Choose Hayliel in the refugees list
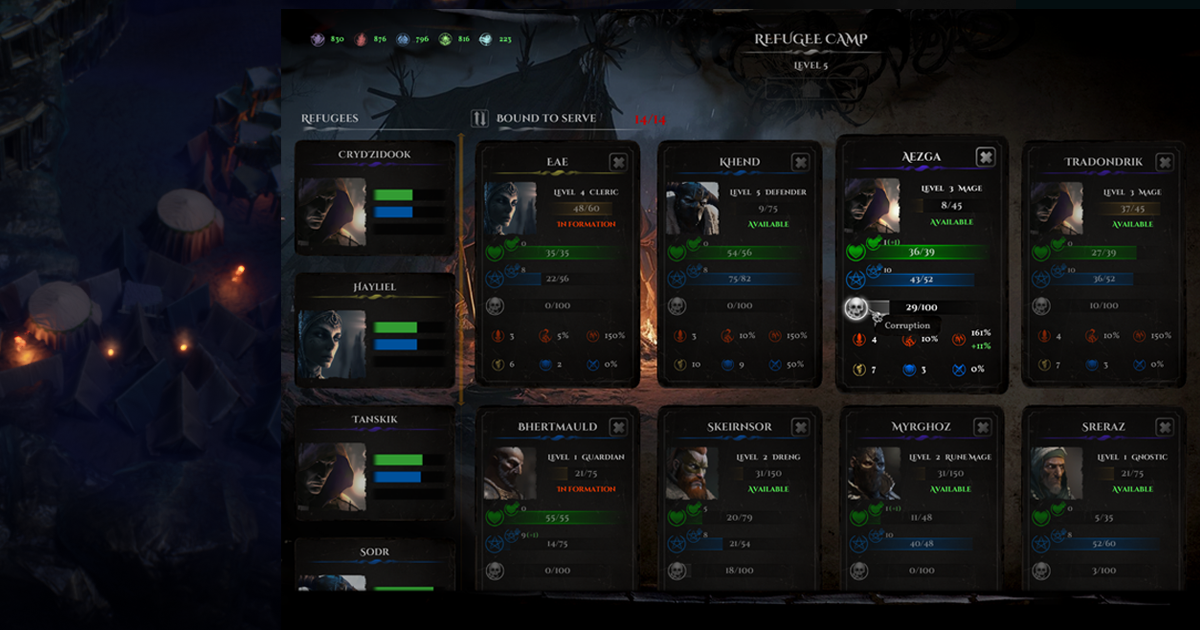 pos(375,329)
